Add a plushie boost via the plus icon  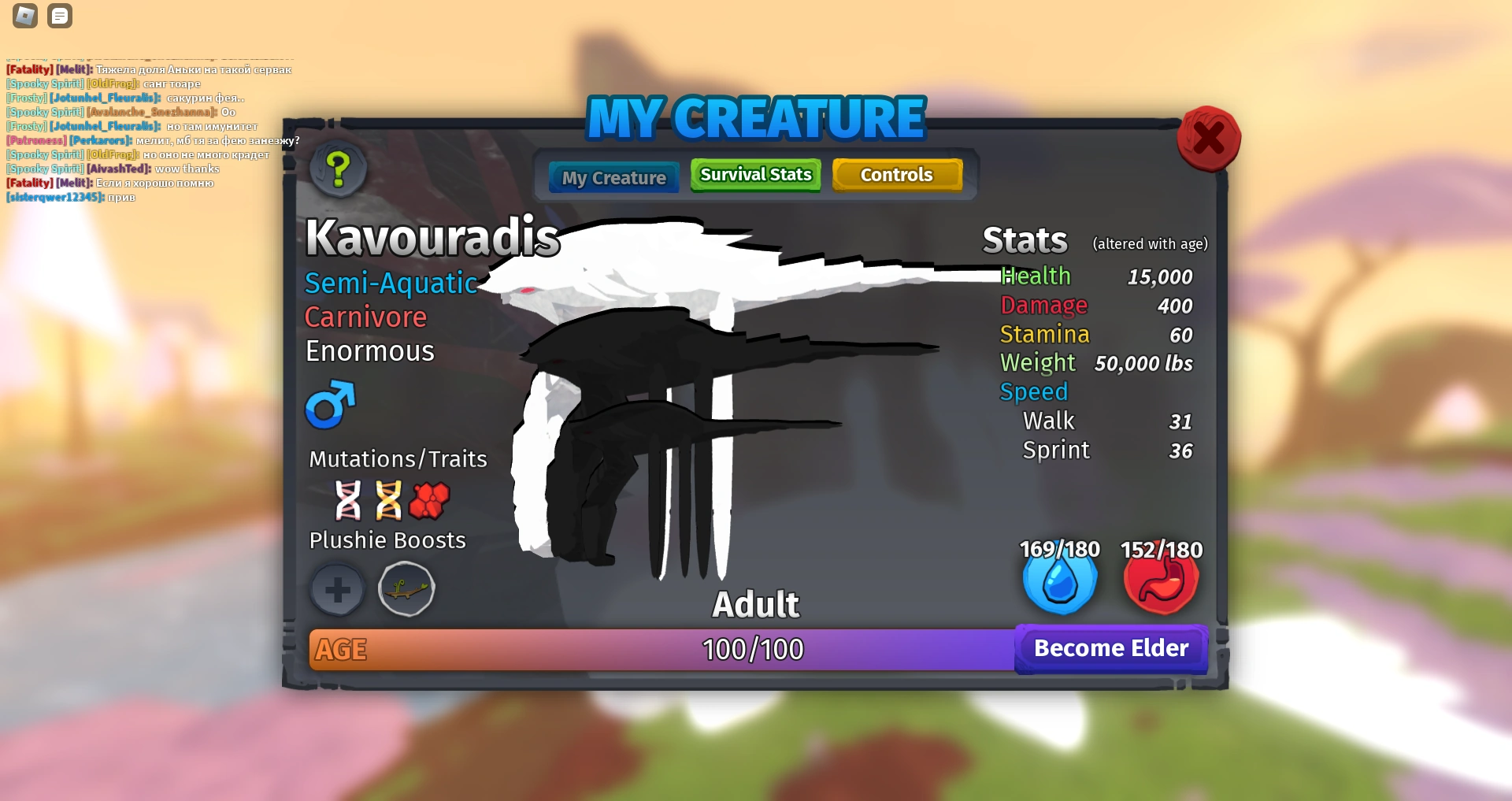coord(337,588)
